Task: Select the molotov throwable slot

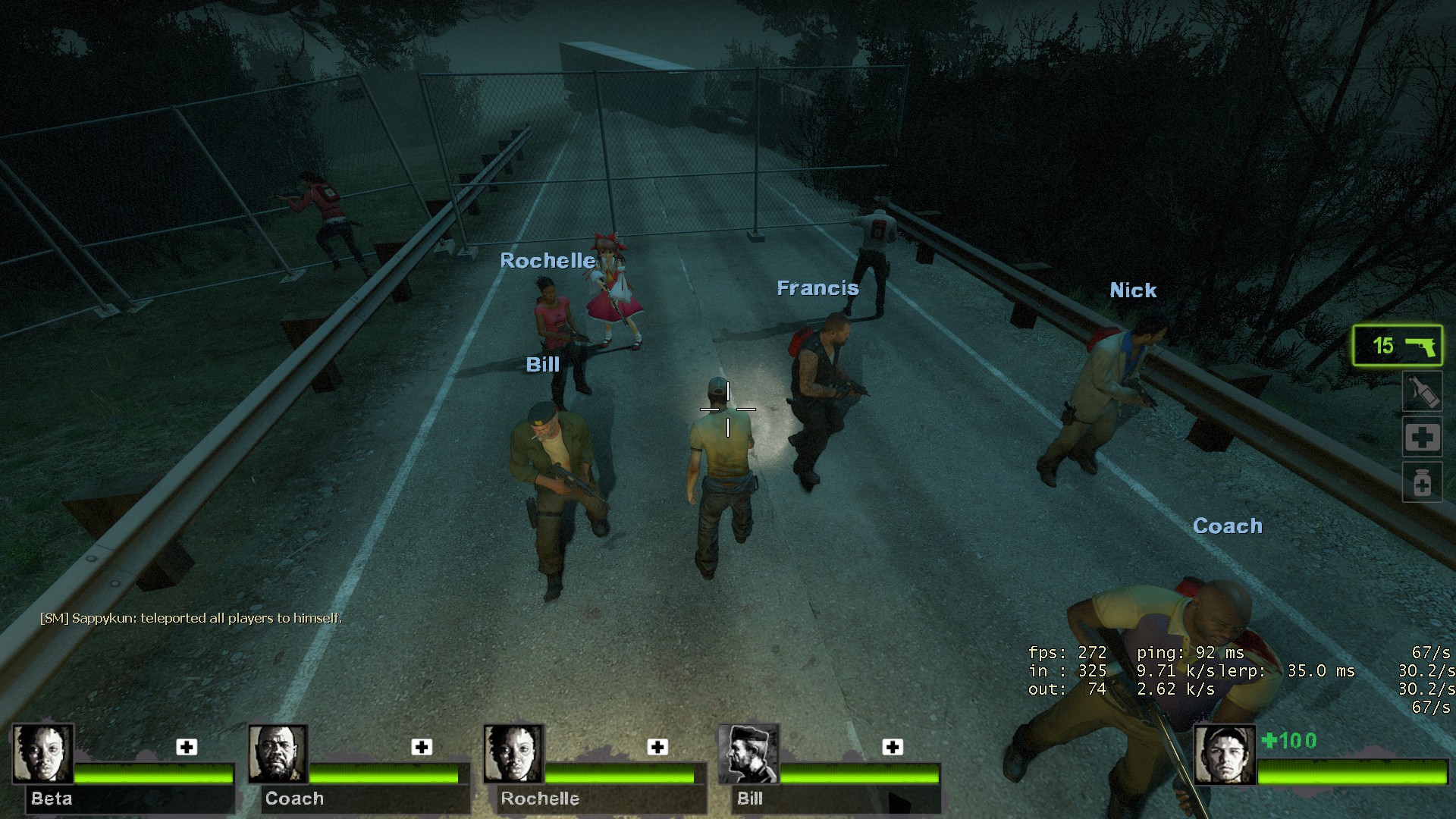Action: pyautogui.click(x=1421, y=392)
